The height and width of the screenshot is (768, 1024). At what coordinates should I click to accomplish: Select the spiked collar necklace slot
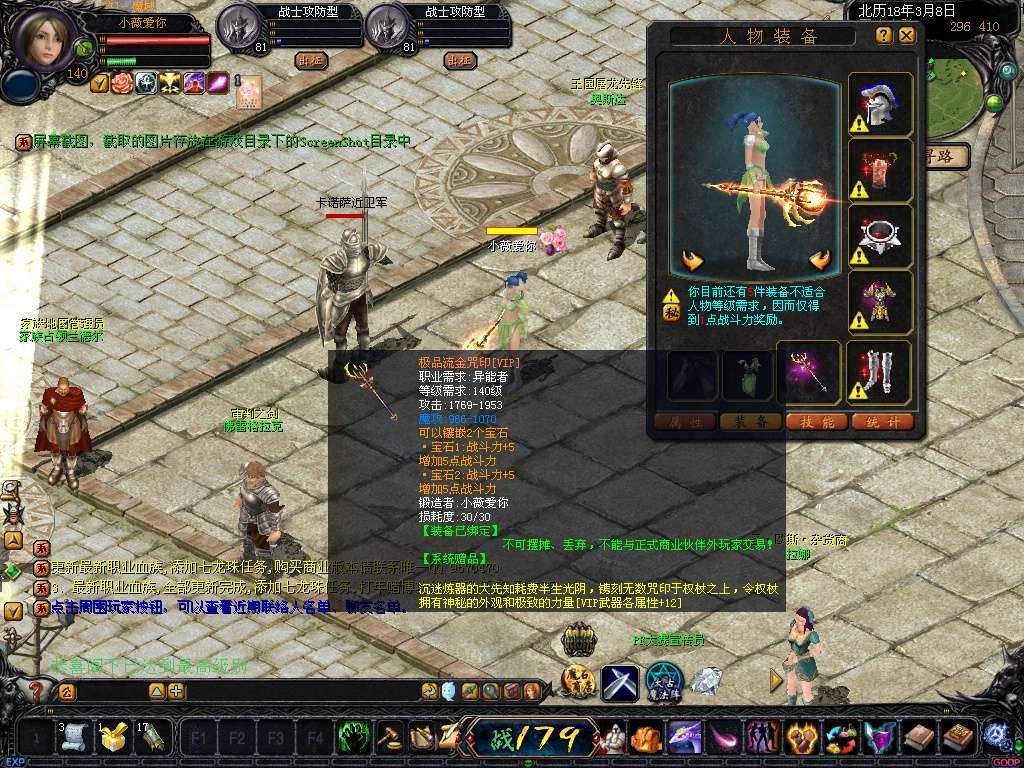point(880,236)
